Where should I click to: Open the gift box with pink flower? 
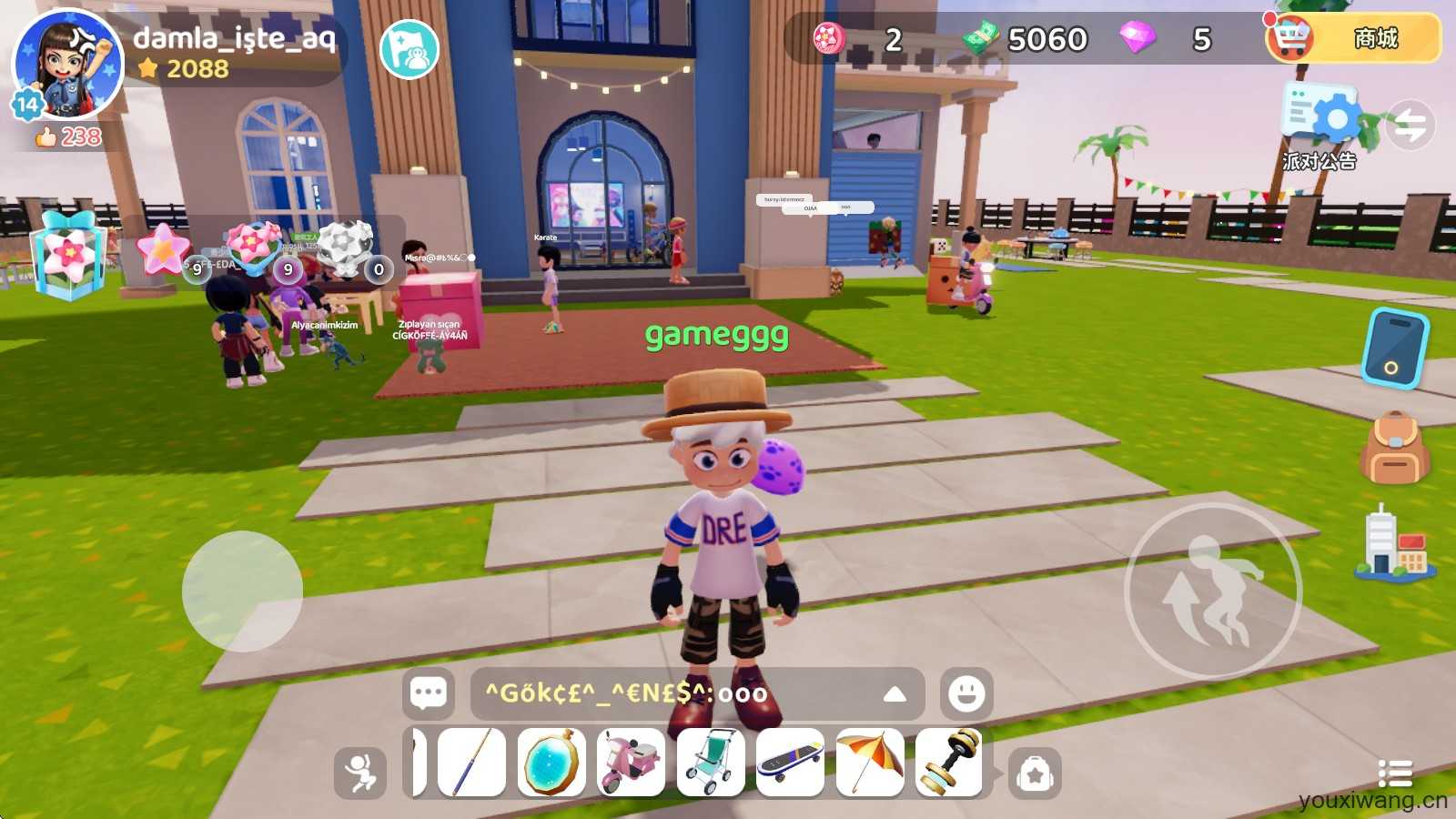click(x=68, y=256)
